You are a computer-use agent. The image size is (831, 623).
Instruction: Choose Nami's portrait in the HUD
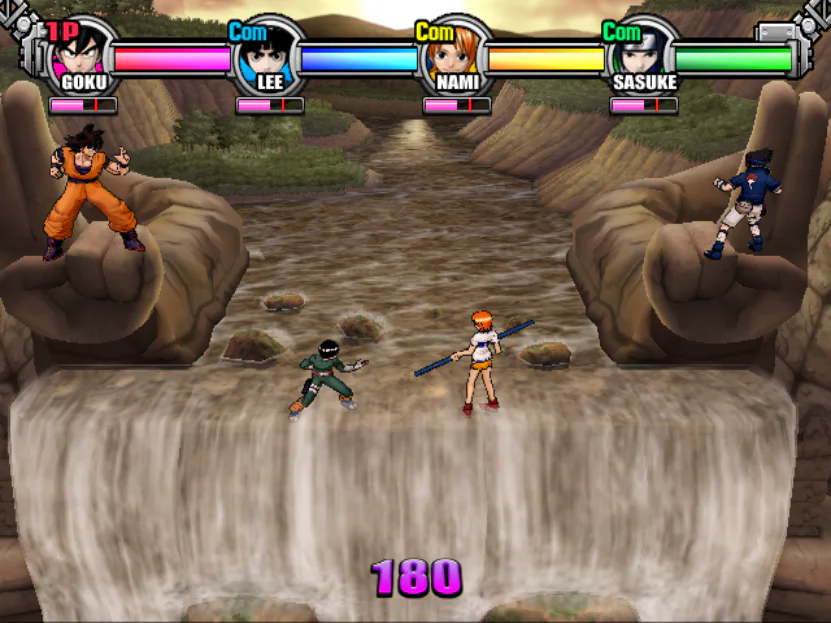click(x=453, y=50)
